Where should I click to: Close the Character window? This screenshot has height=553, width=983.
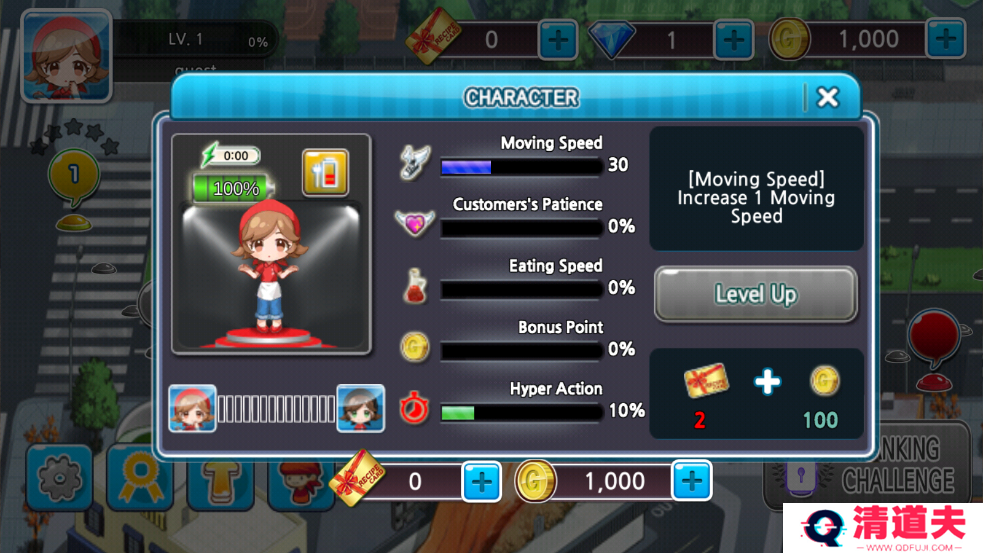[827, 97]
